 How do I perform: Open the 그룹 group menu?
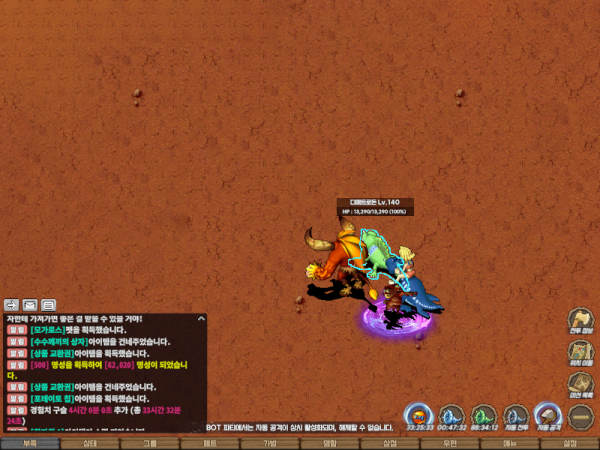150,443
